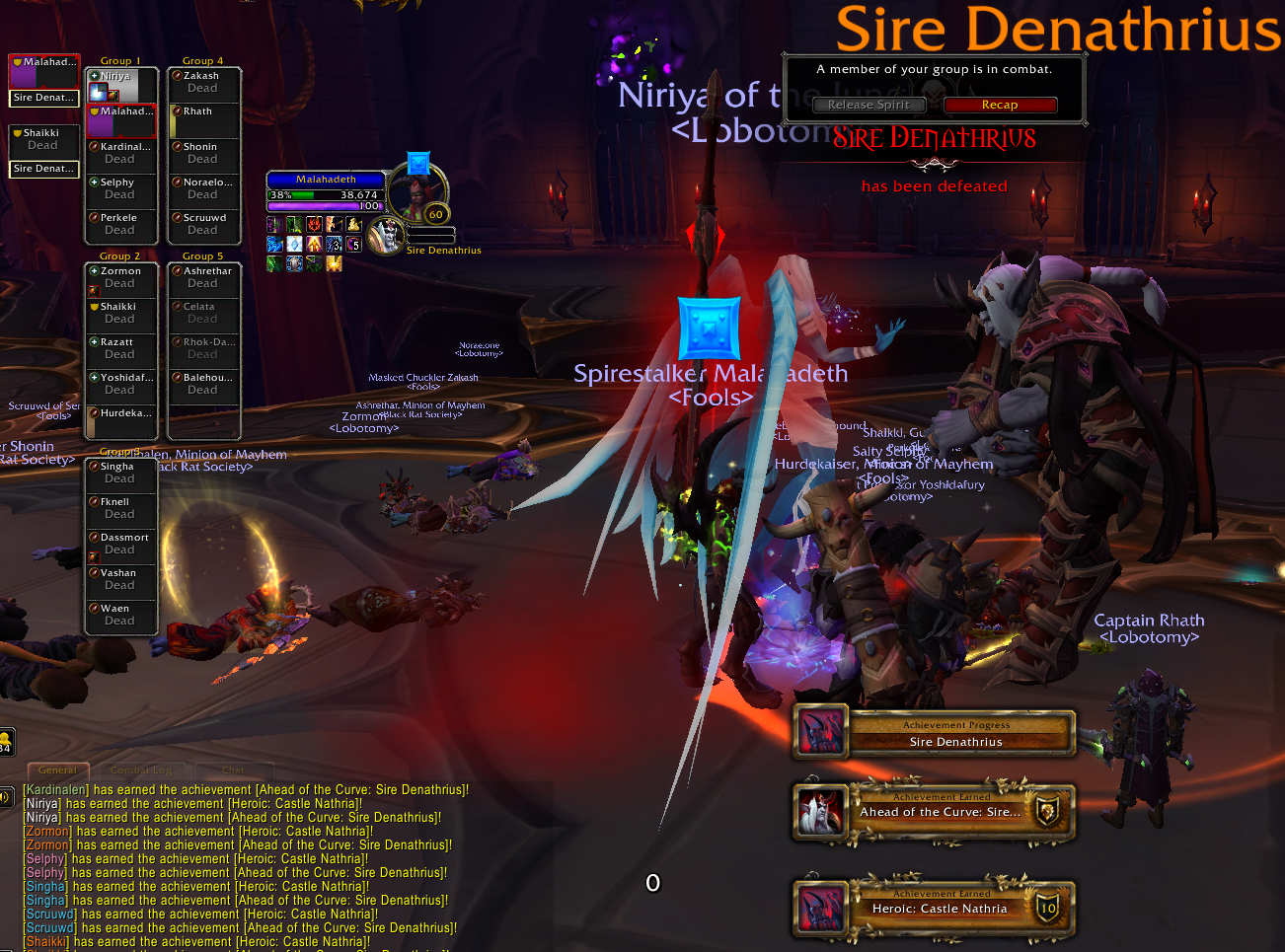Image resolution: width=1285 pixels, height=952 pixels.
Task: Click Niriya's name in the chat log
Action: [x=40, y=803]
